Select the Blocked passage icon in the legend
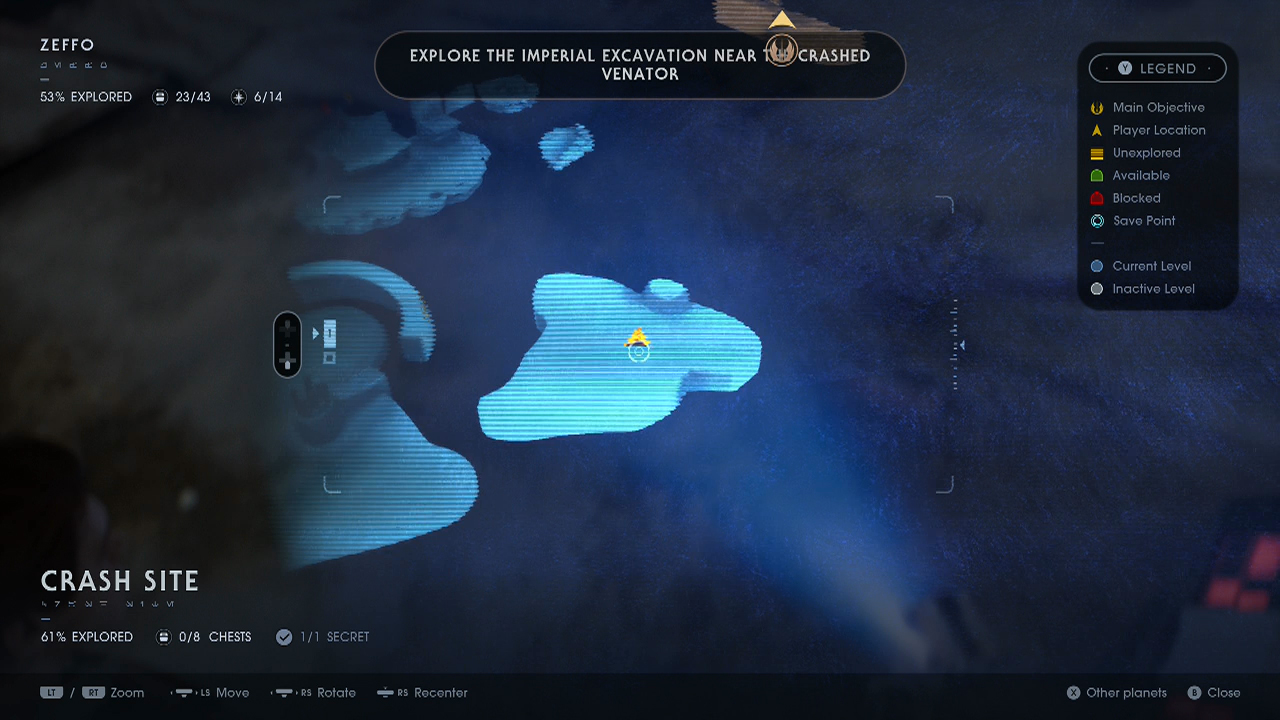Viewport: 1280px width, 720px height. coord(1096,198)
